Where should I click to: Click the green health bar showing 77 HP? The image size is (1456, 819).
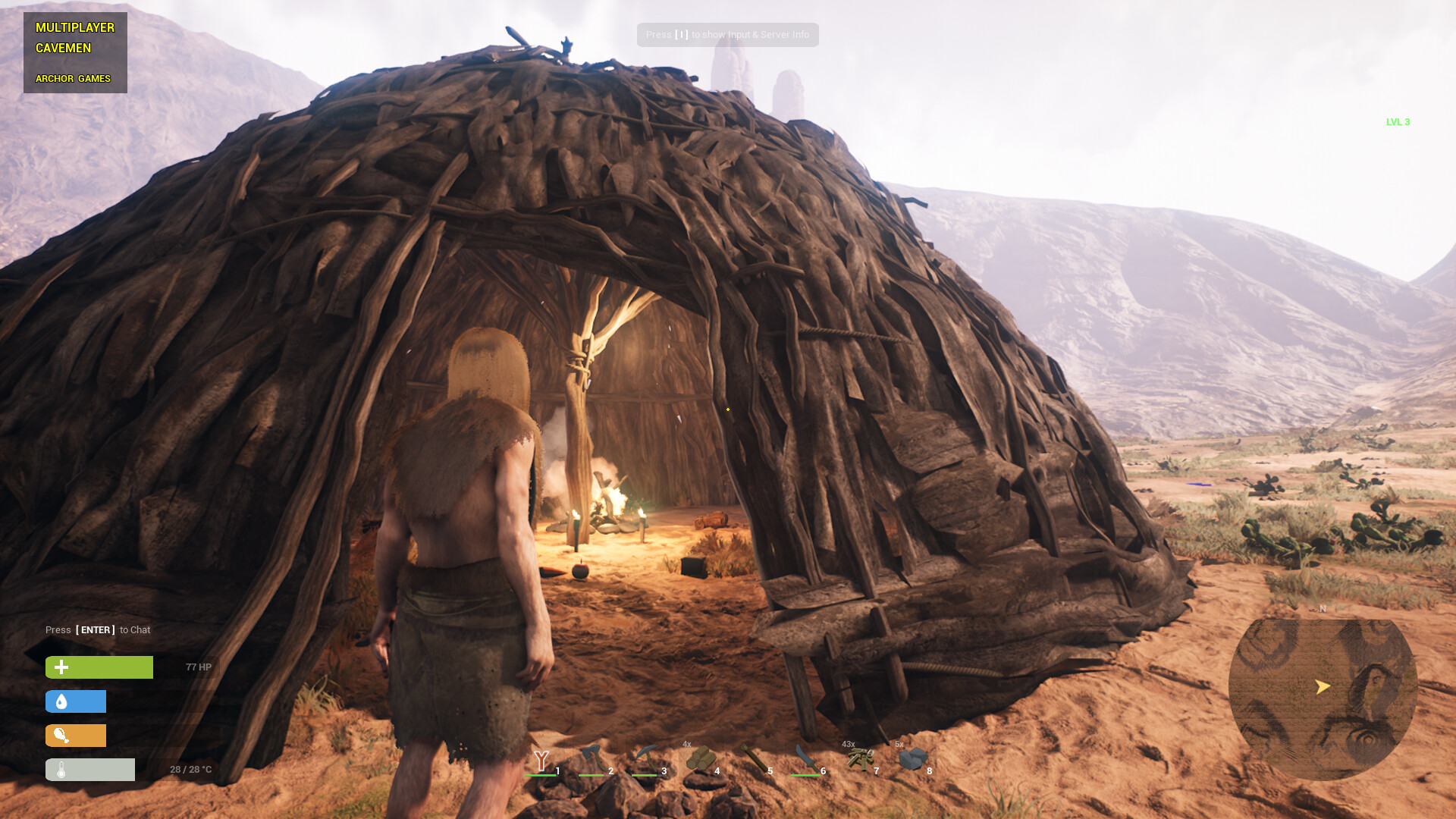(99, 667)
